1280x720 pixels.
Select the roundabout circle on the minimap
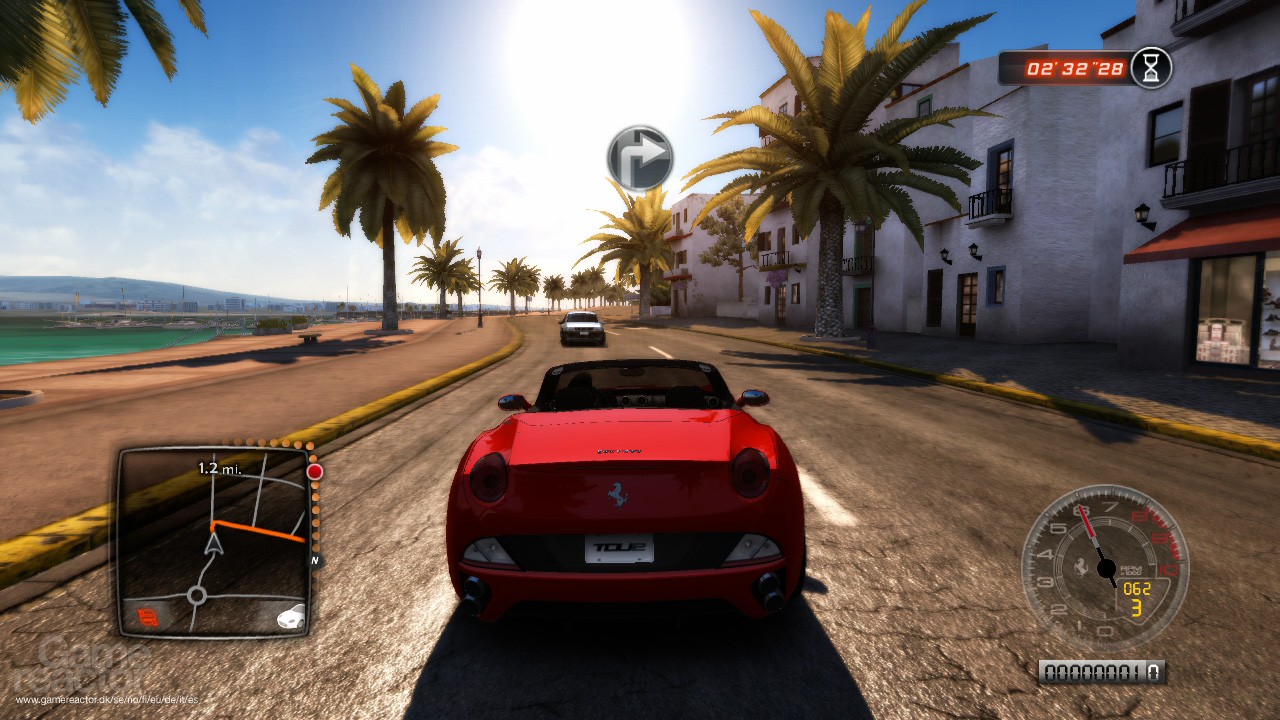tap(197, 596)
